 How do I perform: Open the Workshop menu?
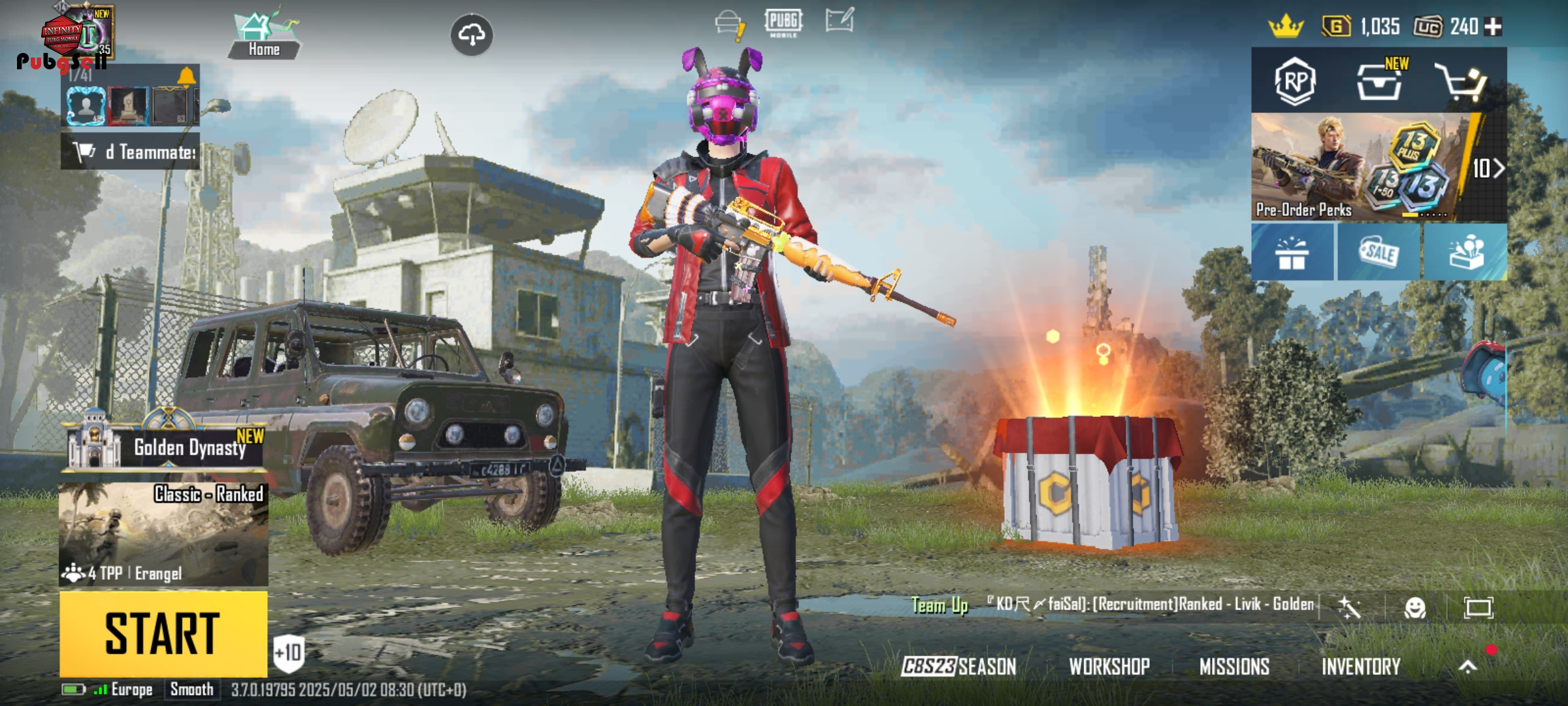tap(1109, 666)
